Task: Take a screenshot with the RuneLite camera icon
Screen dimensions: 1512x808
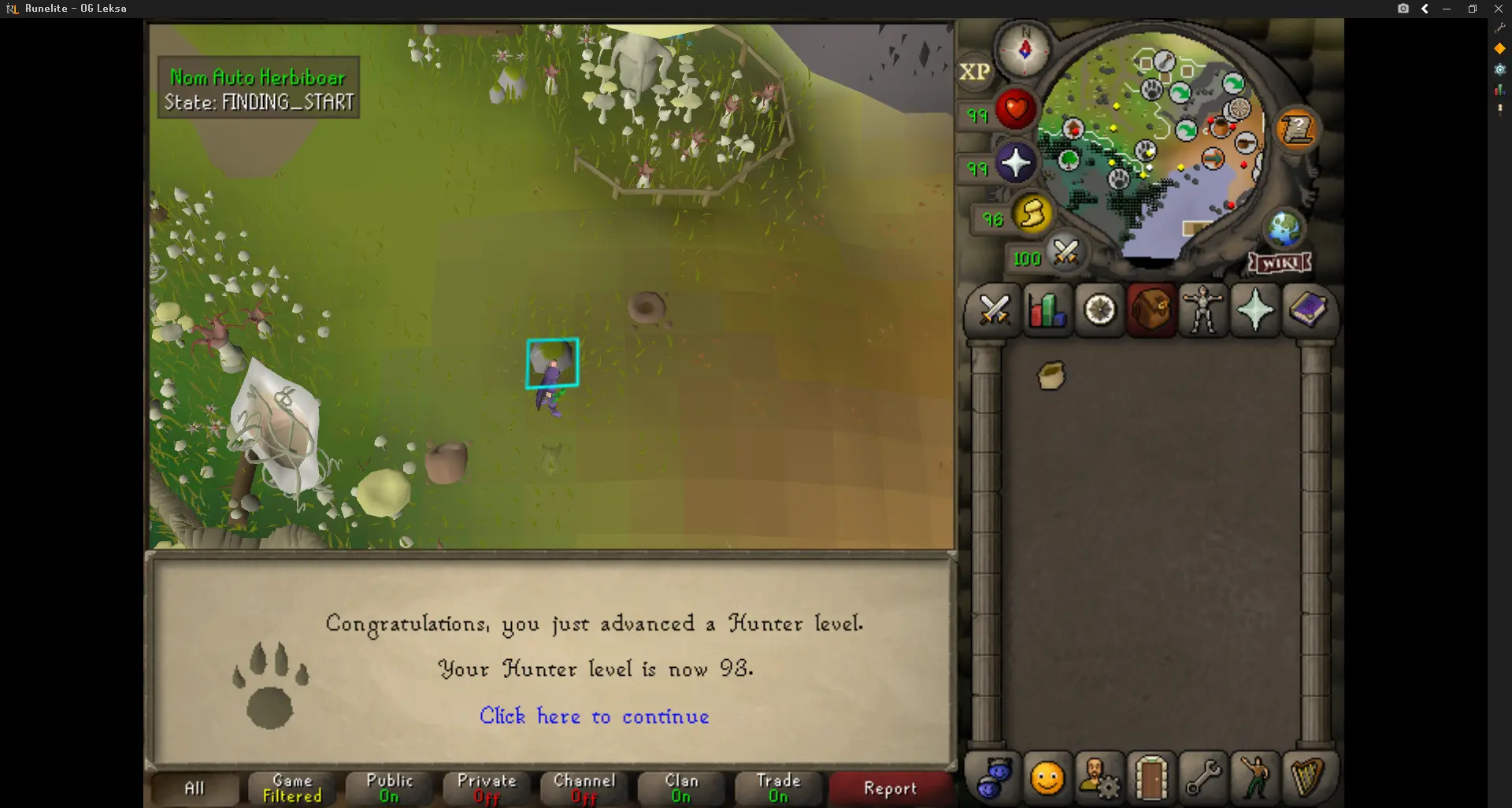Action: click(1403, 9)
